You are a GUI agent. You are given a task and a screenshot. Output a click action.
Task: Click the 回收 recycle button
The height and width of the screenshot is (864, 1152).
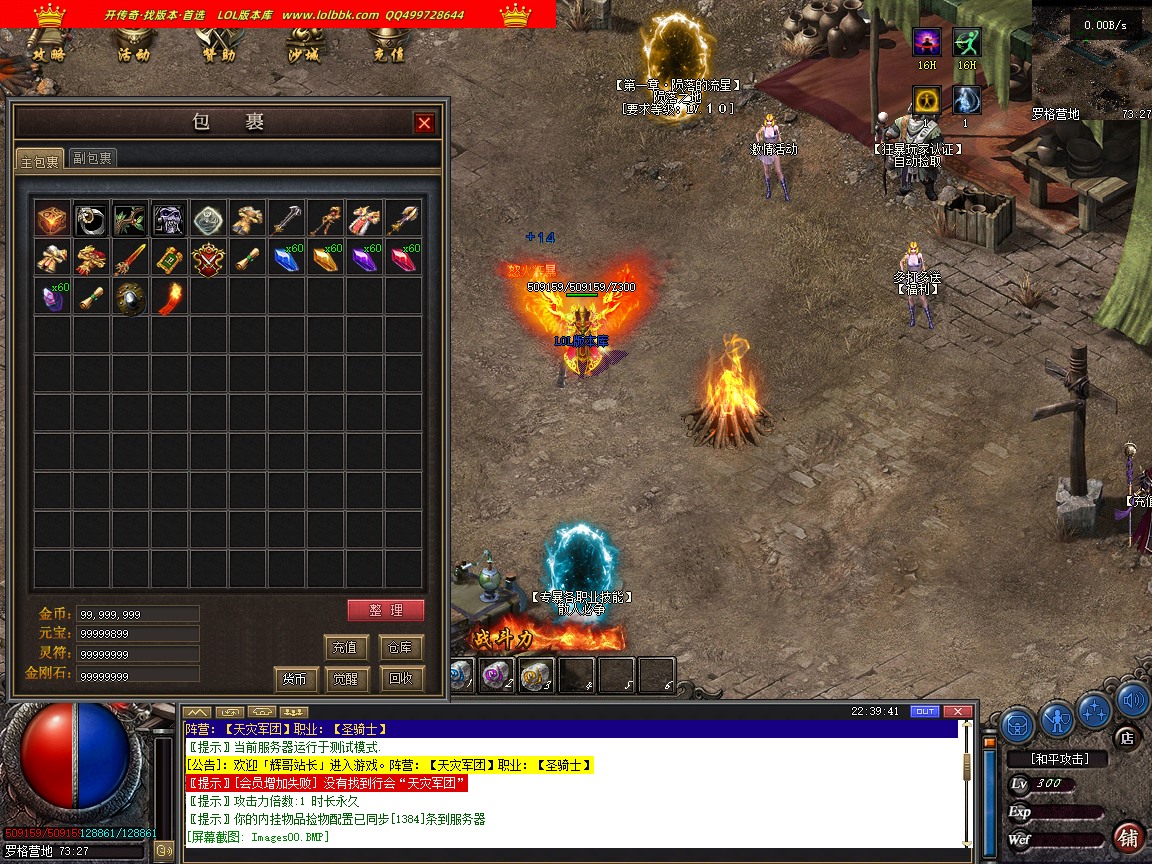pos(401,678)
